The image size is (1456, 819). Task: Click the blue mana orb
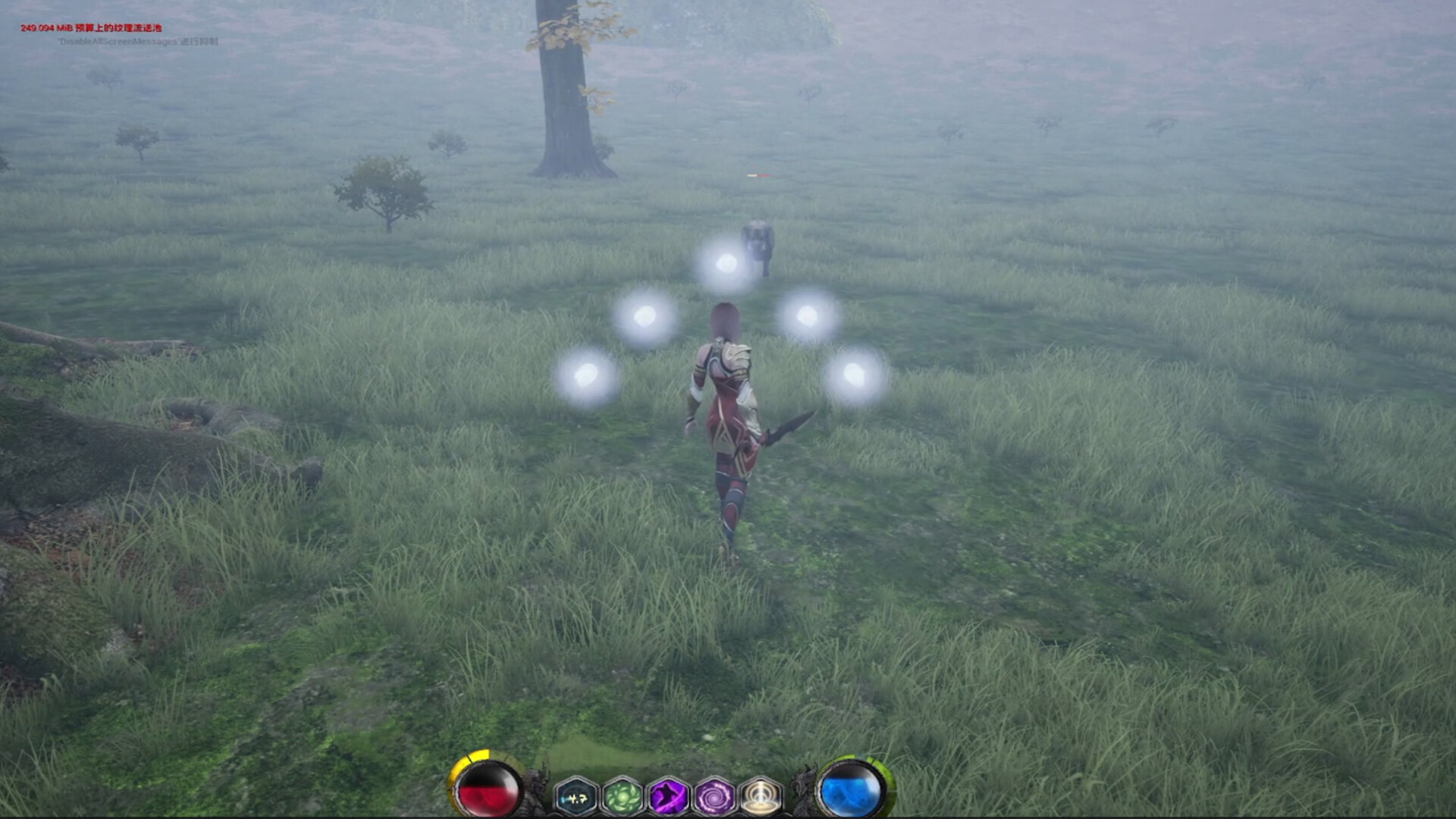tap(851, 792)
